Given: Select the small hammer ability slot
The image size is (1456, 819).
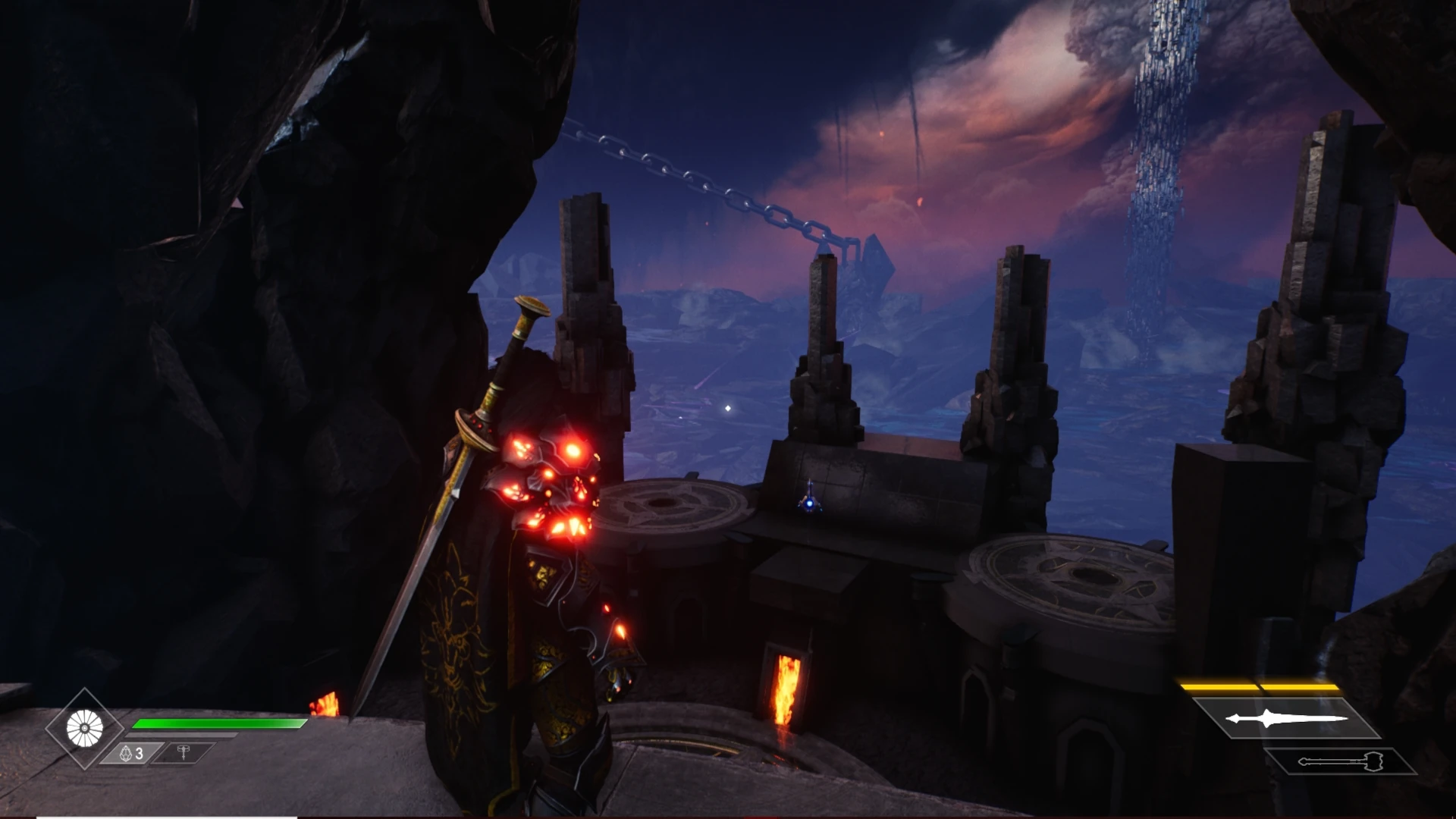Looking at the screenshot, I should click(x=184, y=752).
